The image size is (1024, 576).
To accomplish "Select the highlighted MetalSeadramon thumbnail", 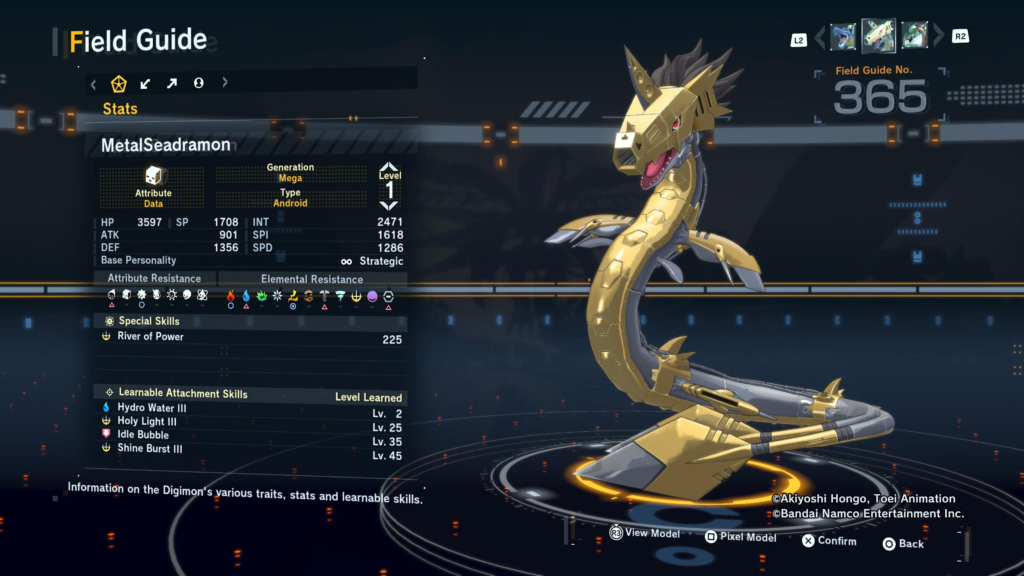I will [878, 36].
